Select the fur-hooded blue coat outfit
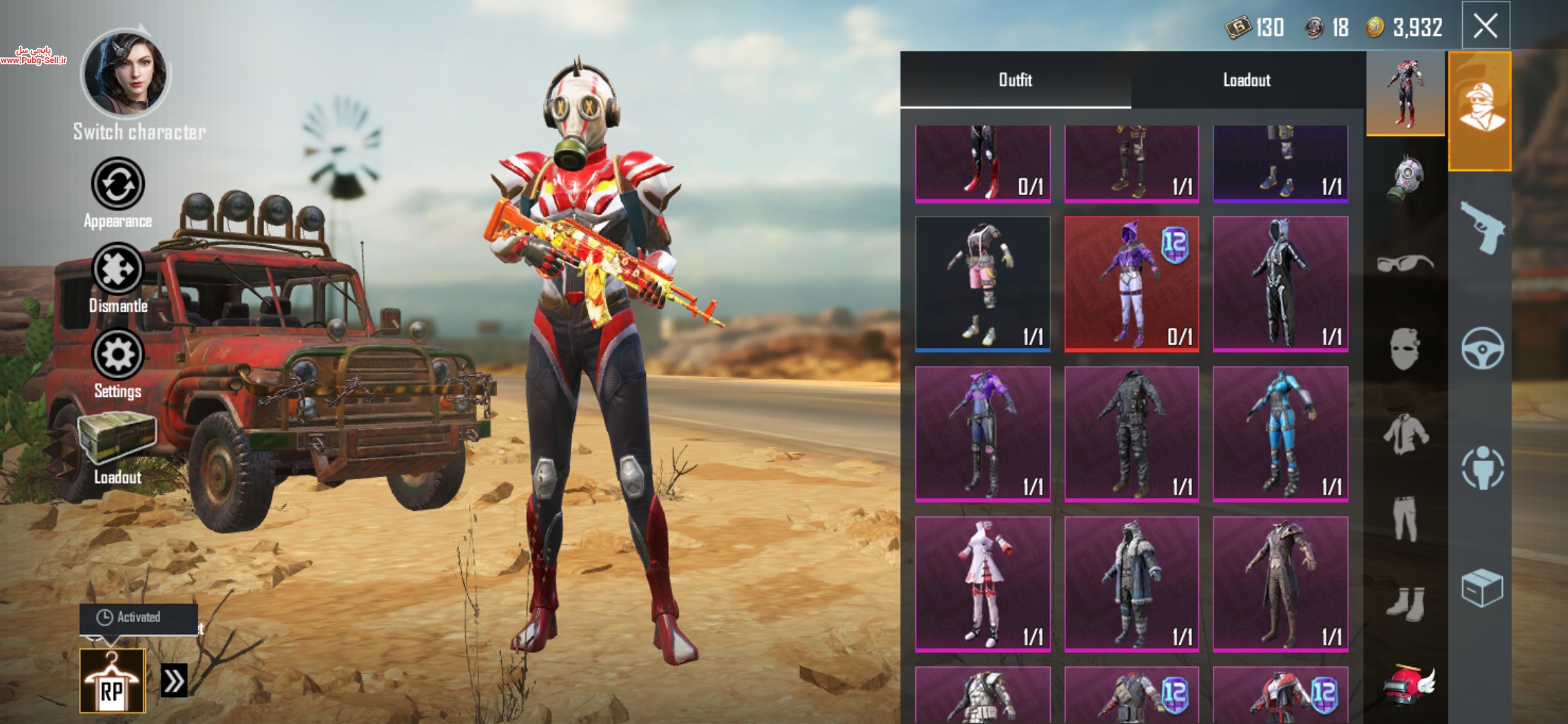 tap(1131, 584)
